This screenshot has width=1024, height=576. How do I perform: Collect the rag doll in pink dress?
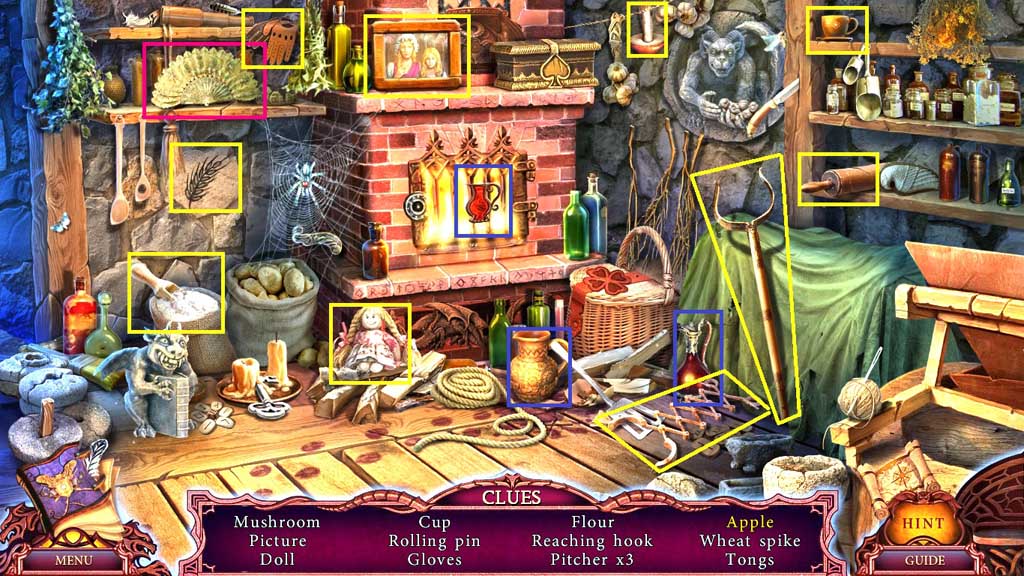tap(369, 342)
